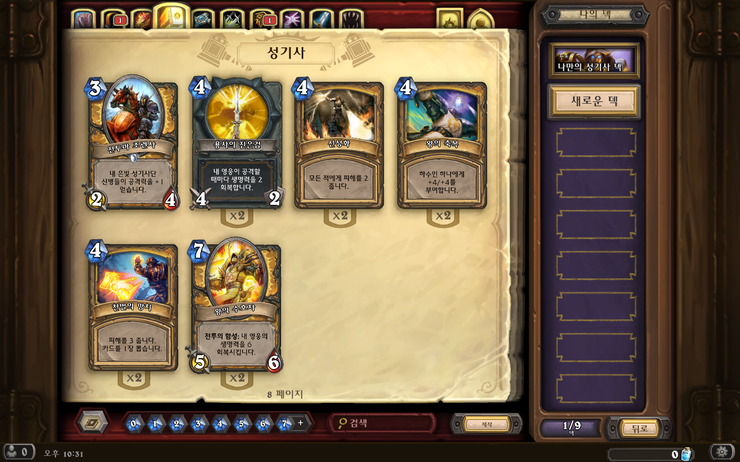
Task: Pick the 7-cost golden paladin minion card
Action: [236, 305]
